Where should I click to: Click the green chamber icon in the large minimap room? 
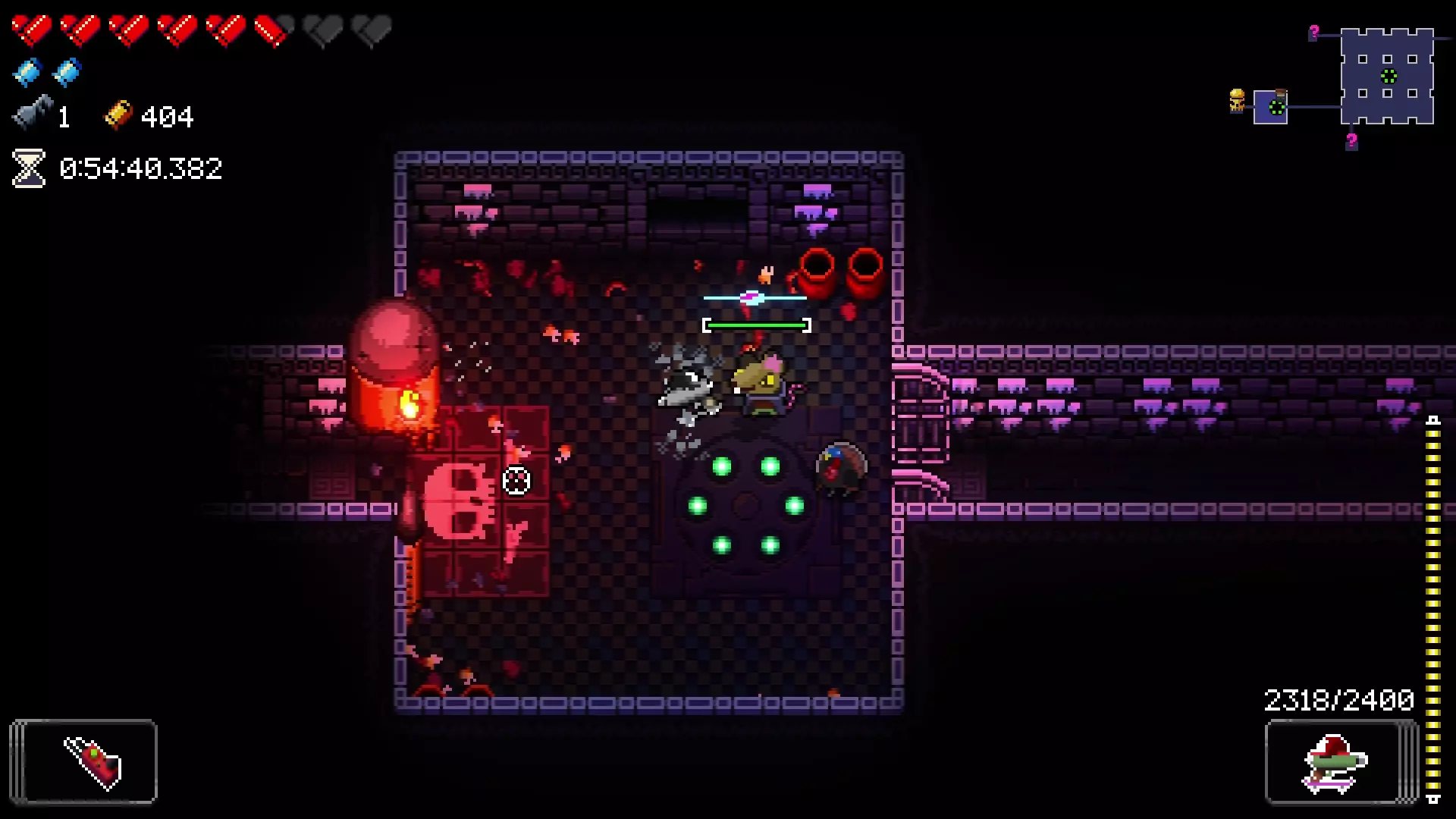click(x=1389, y=76)
